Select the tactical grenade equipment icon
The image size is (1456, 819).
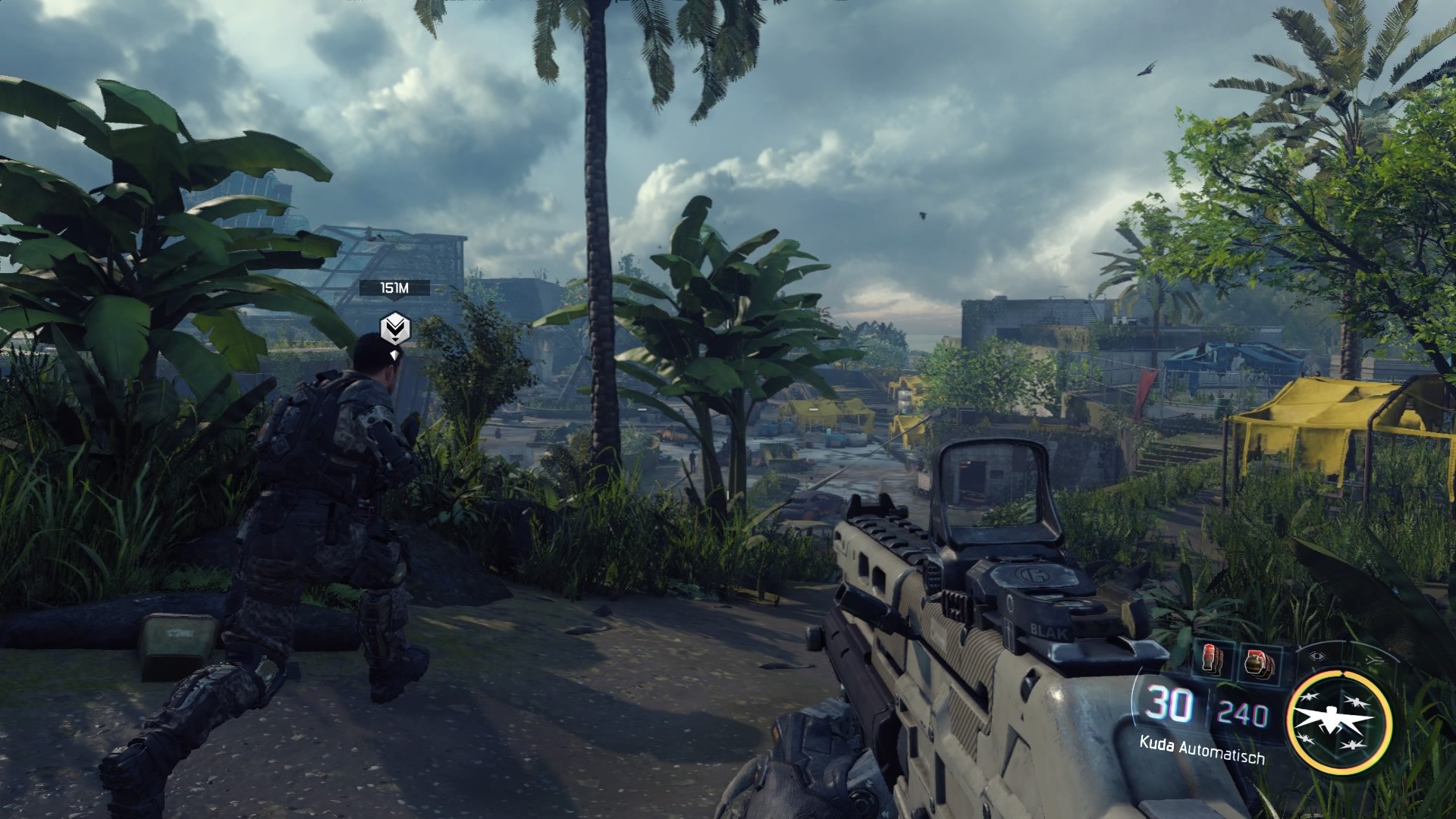[1210, 657]
